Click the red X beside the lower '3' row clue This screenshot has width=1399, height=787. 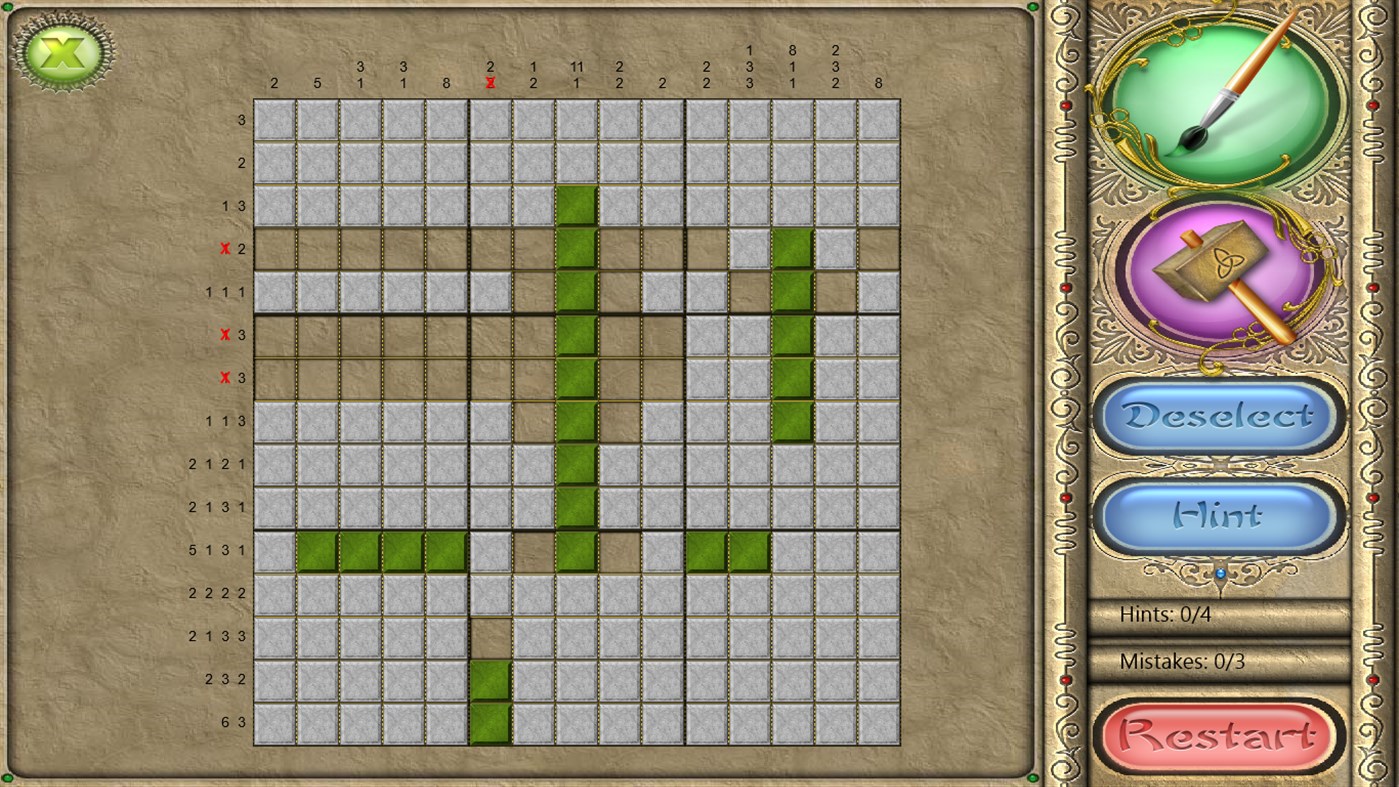[225, 377]
